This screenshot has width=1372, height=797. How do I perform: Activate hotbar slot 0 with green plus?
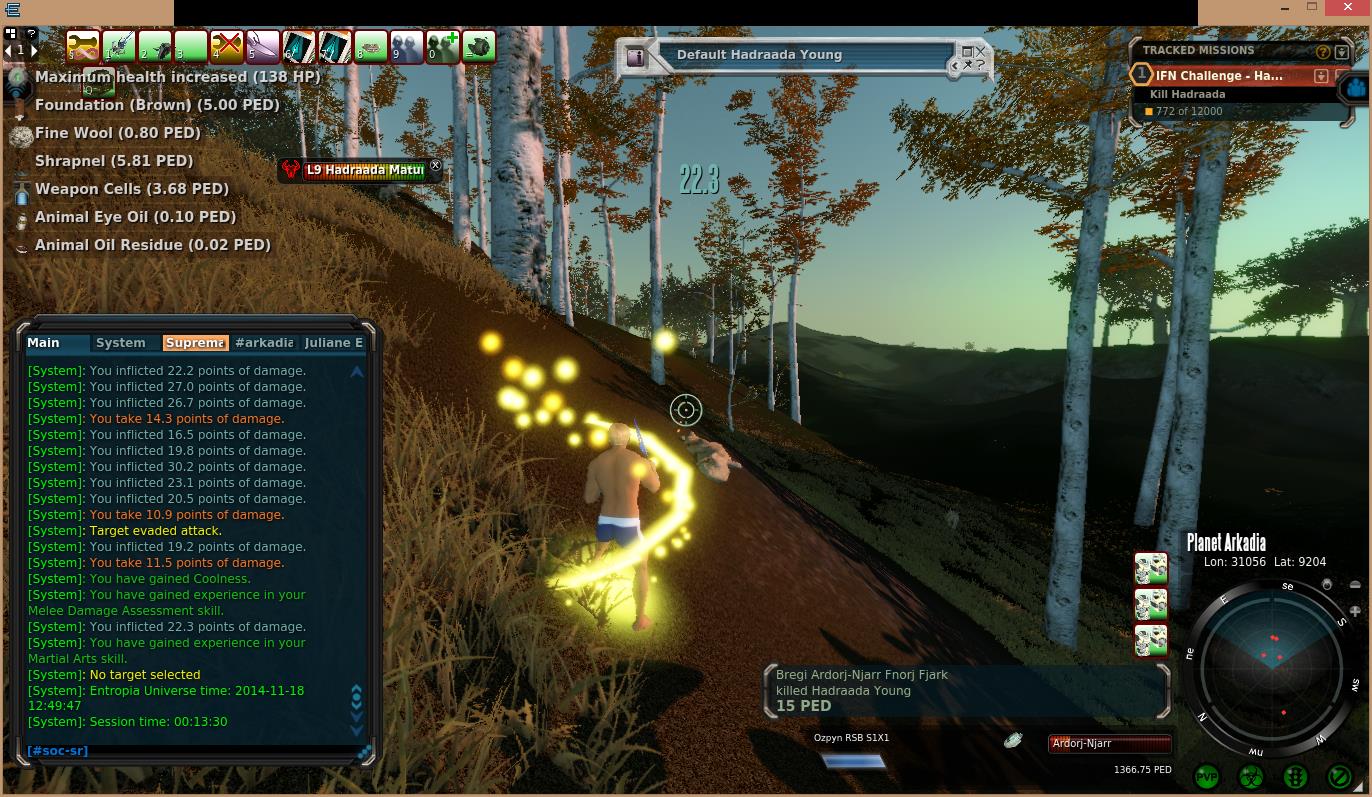point(443,46)
